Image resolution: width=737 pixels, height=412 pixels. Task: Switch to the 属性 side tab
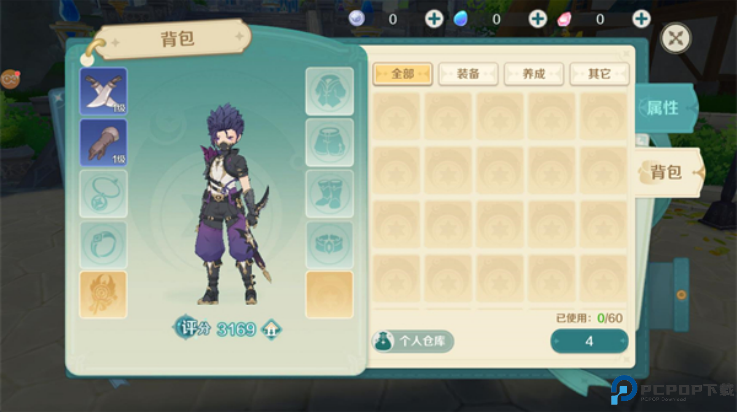pos(661,108)
